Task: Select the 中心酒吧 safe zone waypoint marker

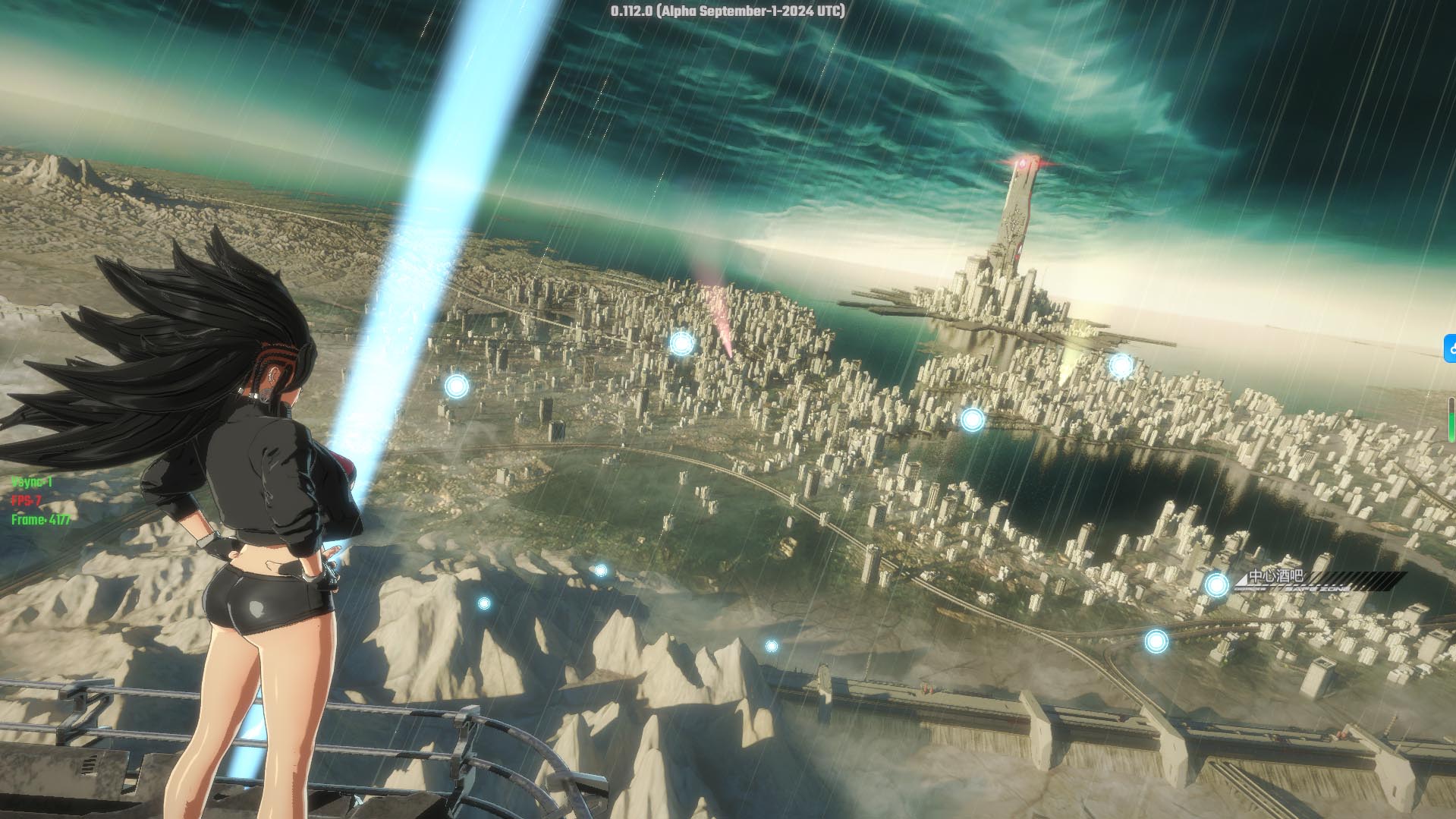Action: coord(1216,584)
